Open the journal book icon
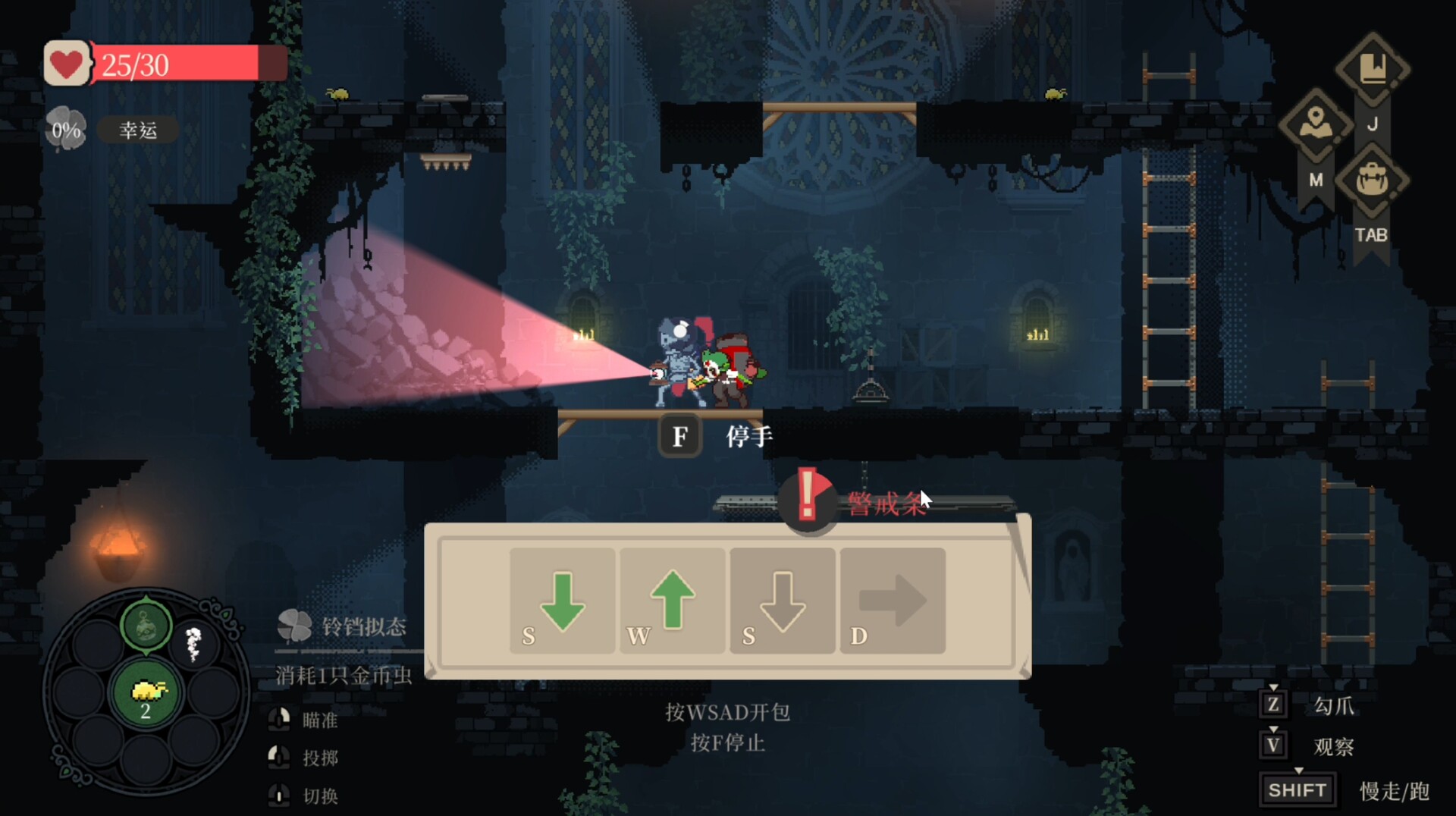The height and width of the screenshot is (816, 1456). pyautogui.click(x=1373, y=70)
